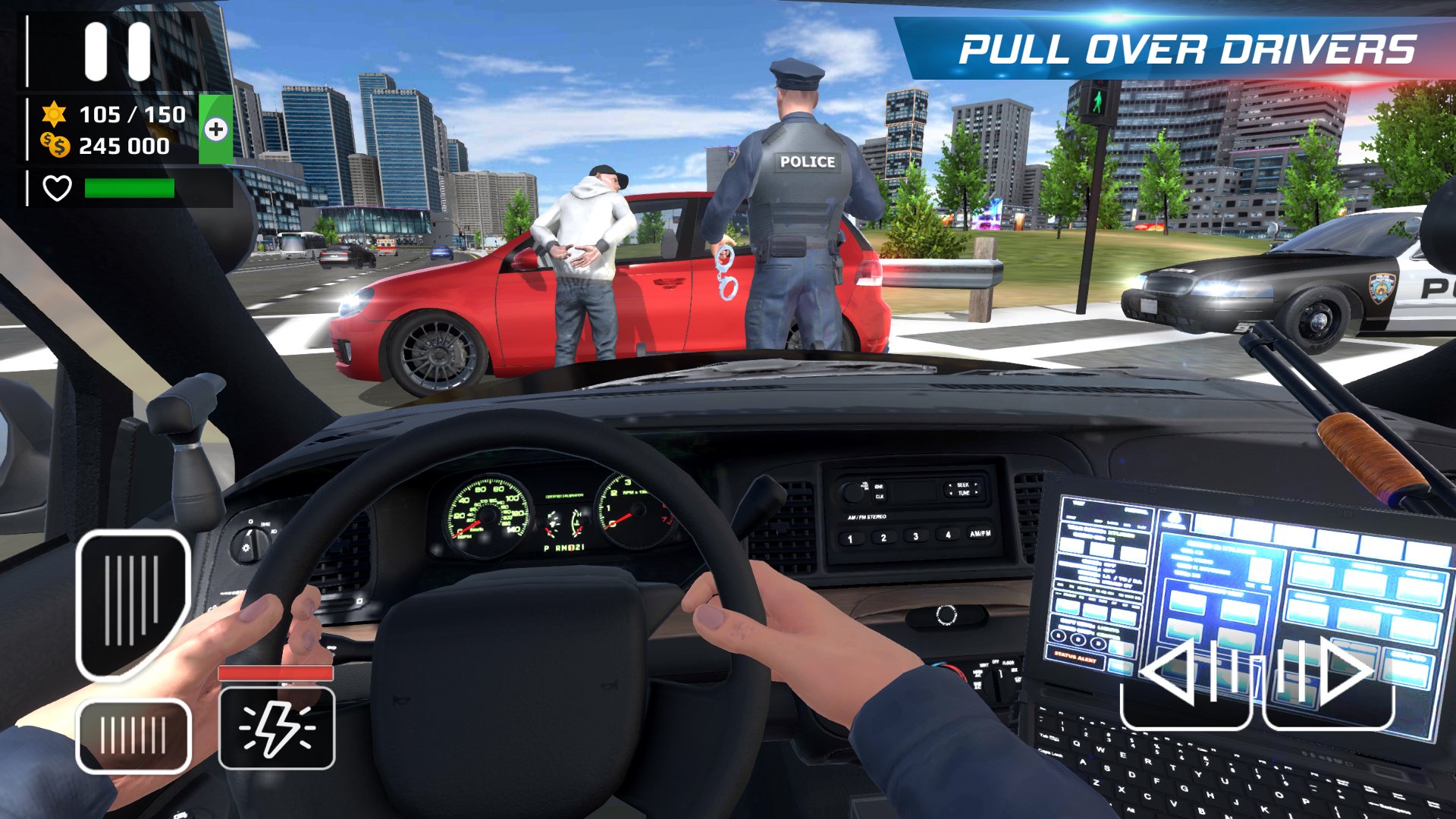Screen dimensions: 1456x819
Task: Pause the game
Action: tap(118, 53)
